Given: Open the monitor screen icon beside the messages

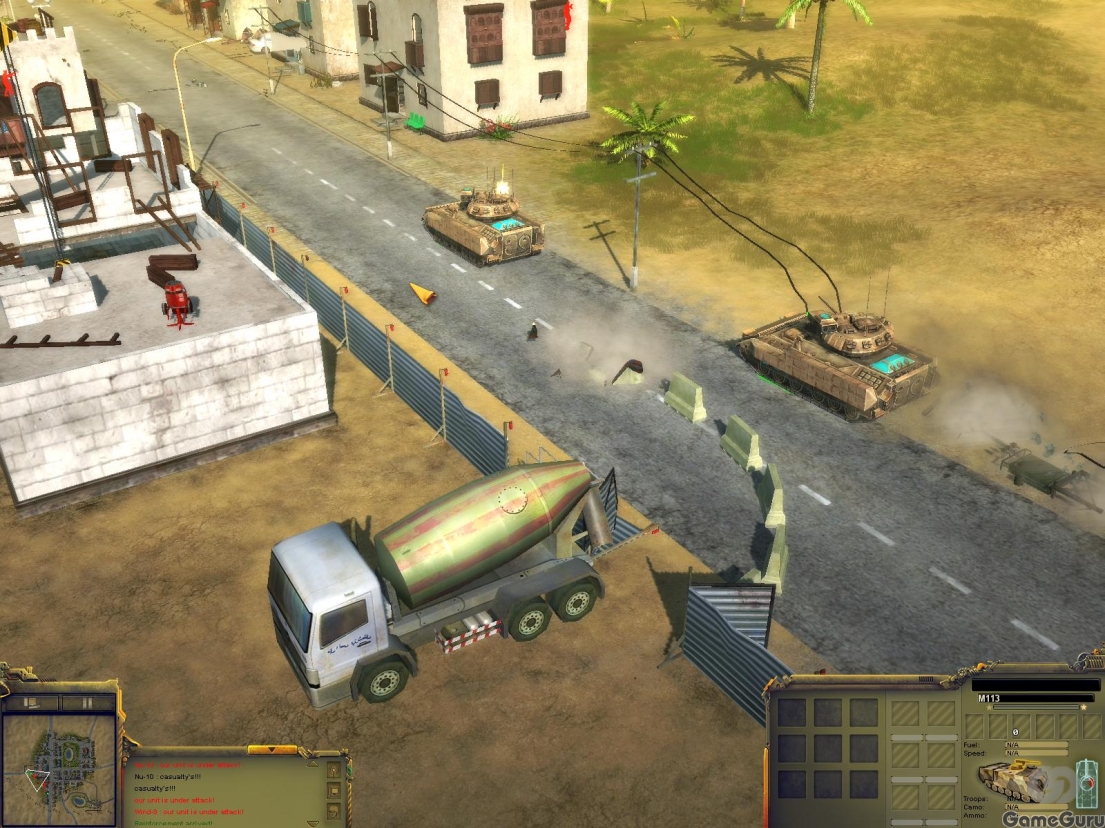Looking at the screenshot, I should point(334,793).
